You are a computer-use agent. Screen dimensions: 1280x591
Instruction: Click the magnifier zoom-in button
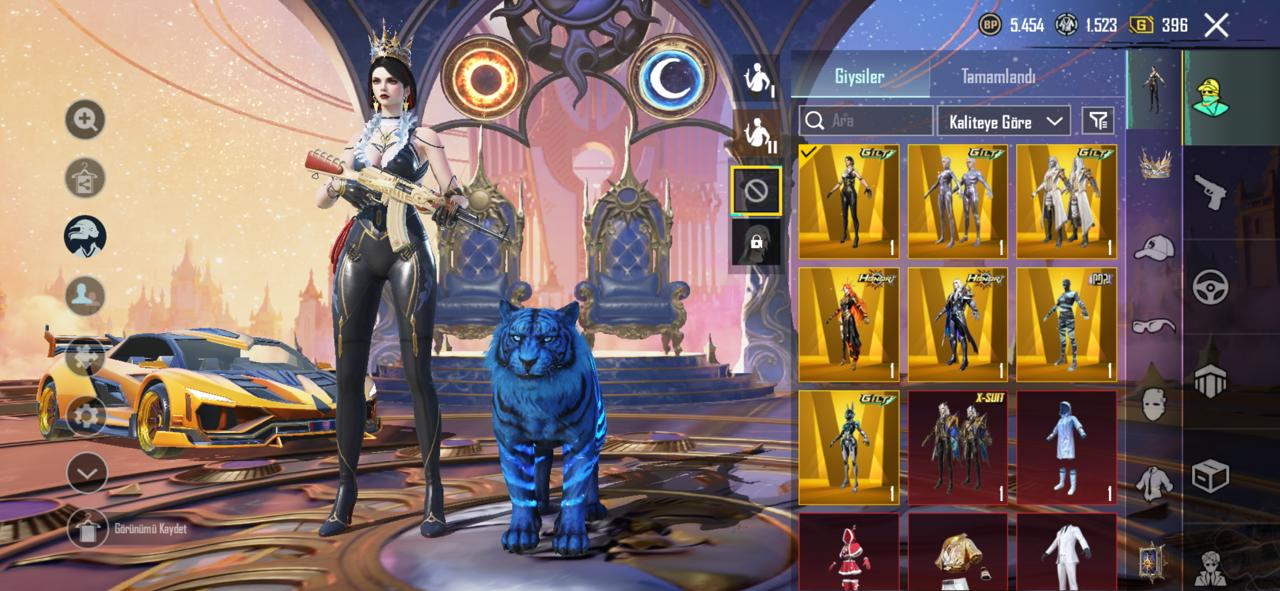(x=85, y=121)
